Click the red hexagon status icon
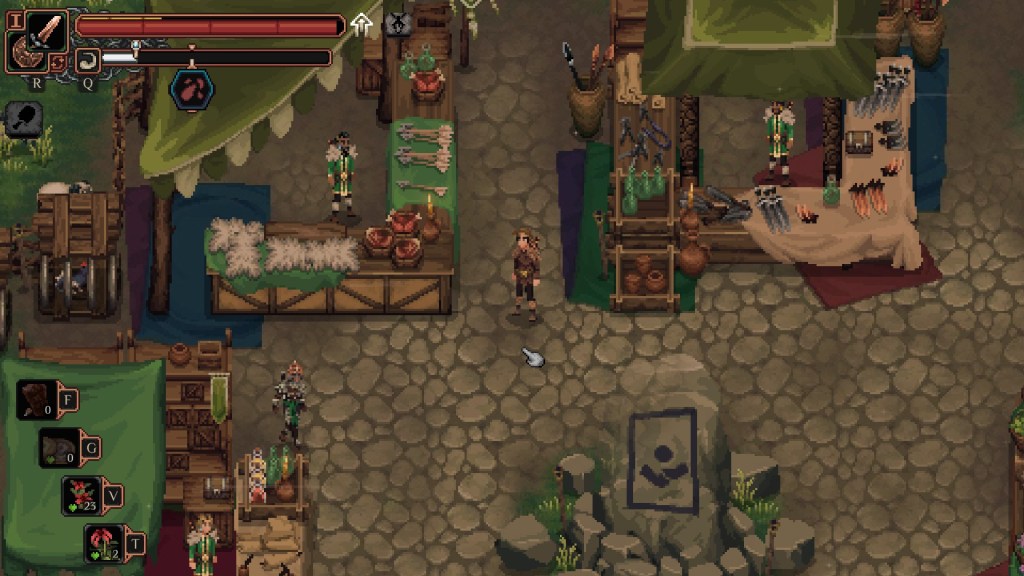Image resolution: width=1024 pixels, height=576 pixels. (x=191, y=89)
